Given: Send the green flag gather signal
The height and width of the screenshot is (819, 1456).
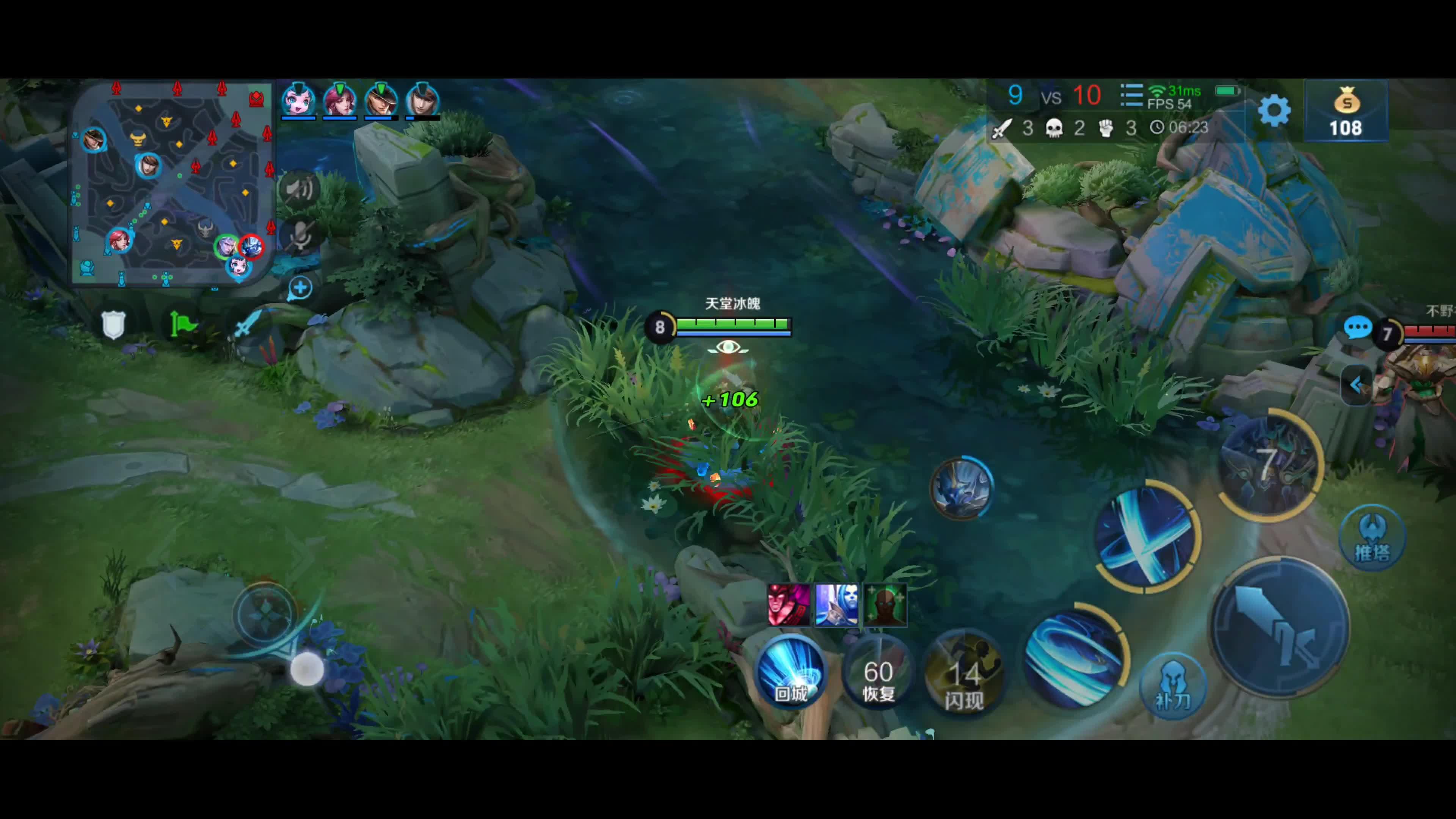Looking at the screenshot, I should 182,325.
